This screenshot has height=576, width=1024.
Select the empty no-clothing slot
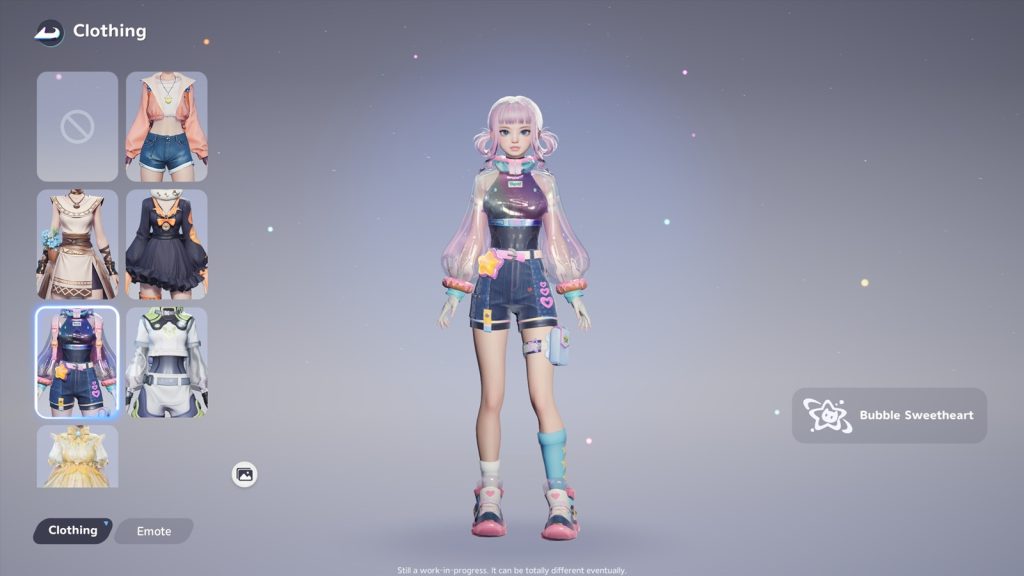coord(77,126)
